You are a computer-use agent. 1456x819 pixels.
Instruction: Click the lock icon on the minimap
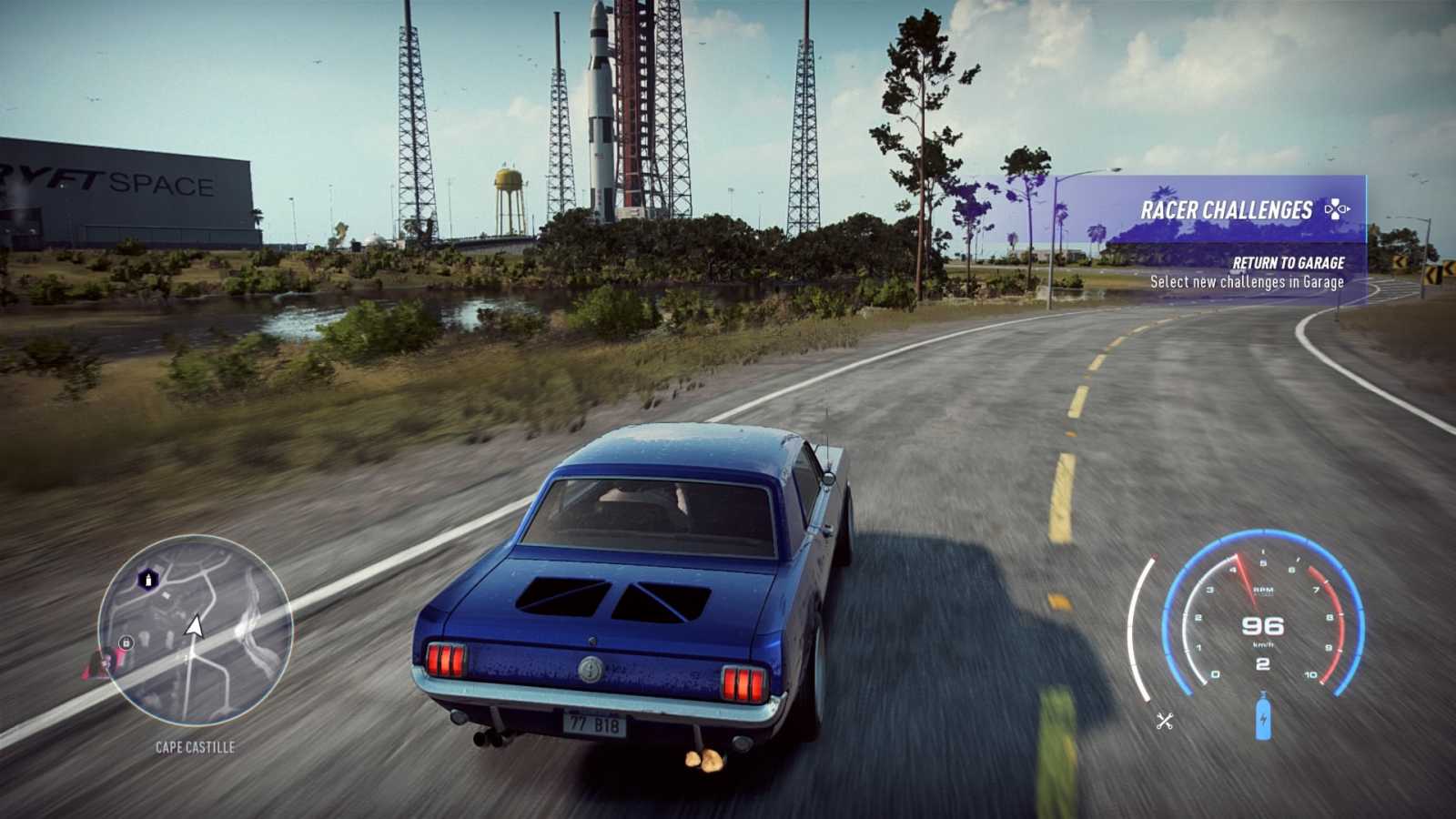tap(126, 642)
